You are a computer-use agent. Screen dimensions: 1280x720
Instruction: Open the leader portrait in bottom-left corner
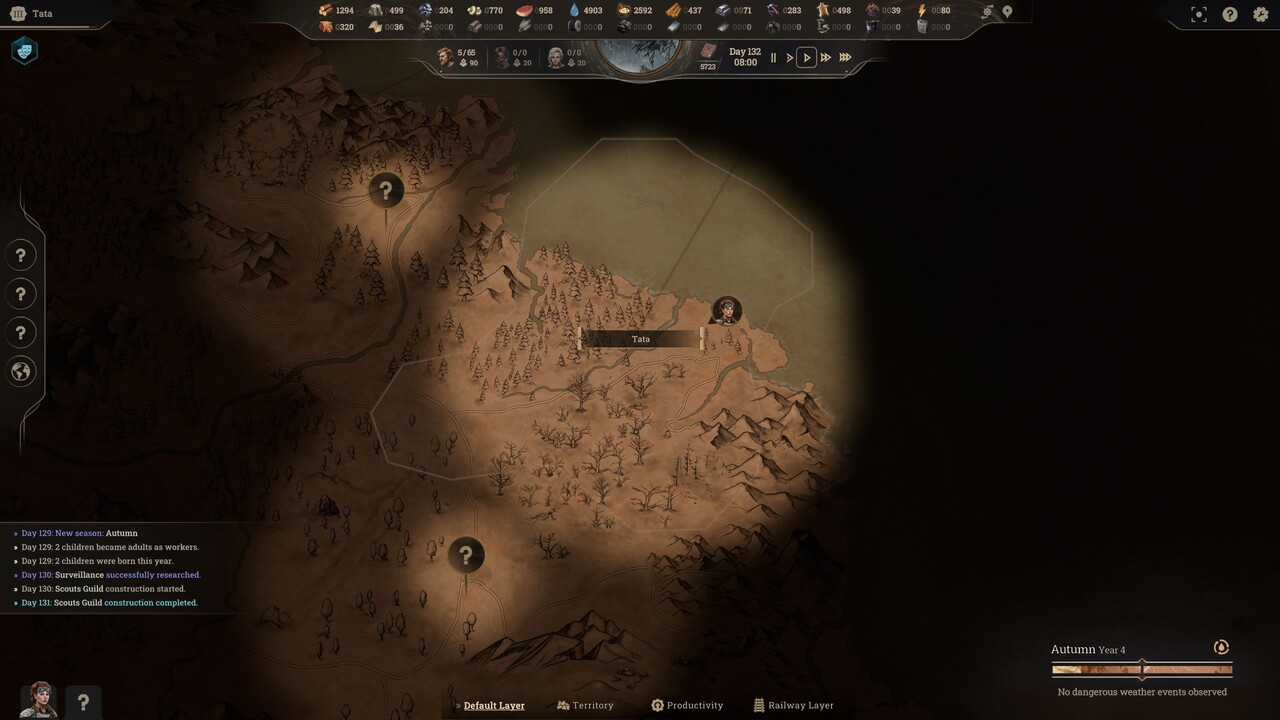click(39, 700)
